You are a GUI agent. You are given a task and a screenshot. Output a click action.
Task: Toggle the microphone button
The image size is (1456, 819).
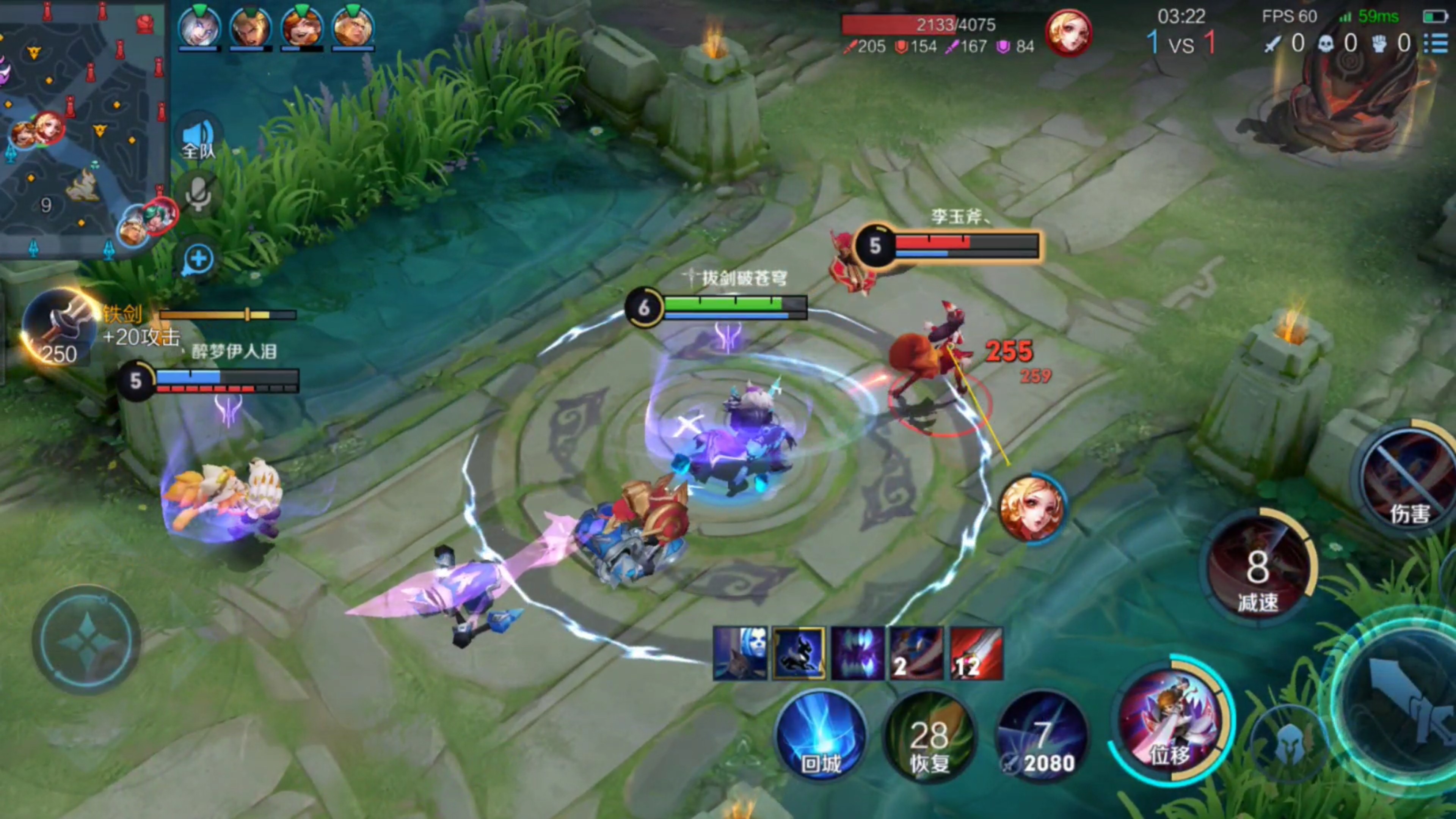(x=198, y=194)
